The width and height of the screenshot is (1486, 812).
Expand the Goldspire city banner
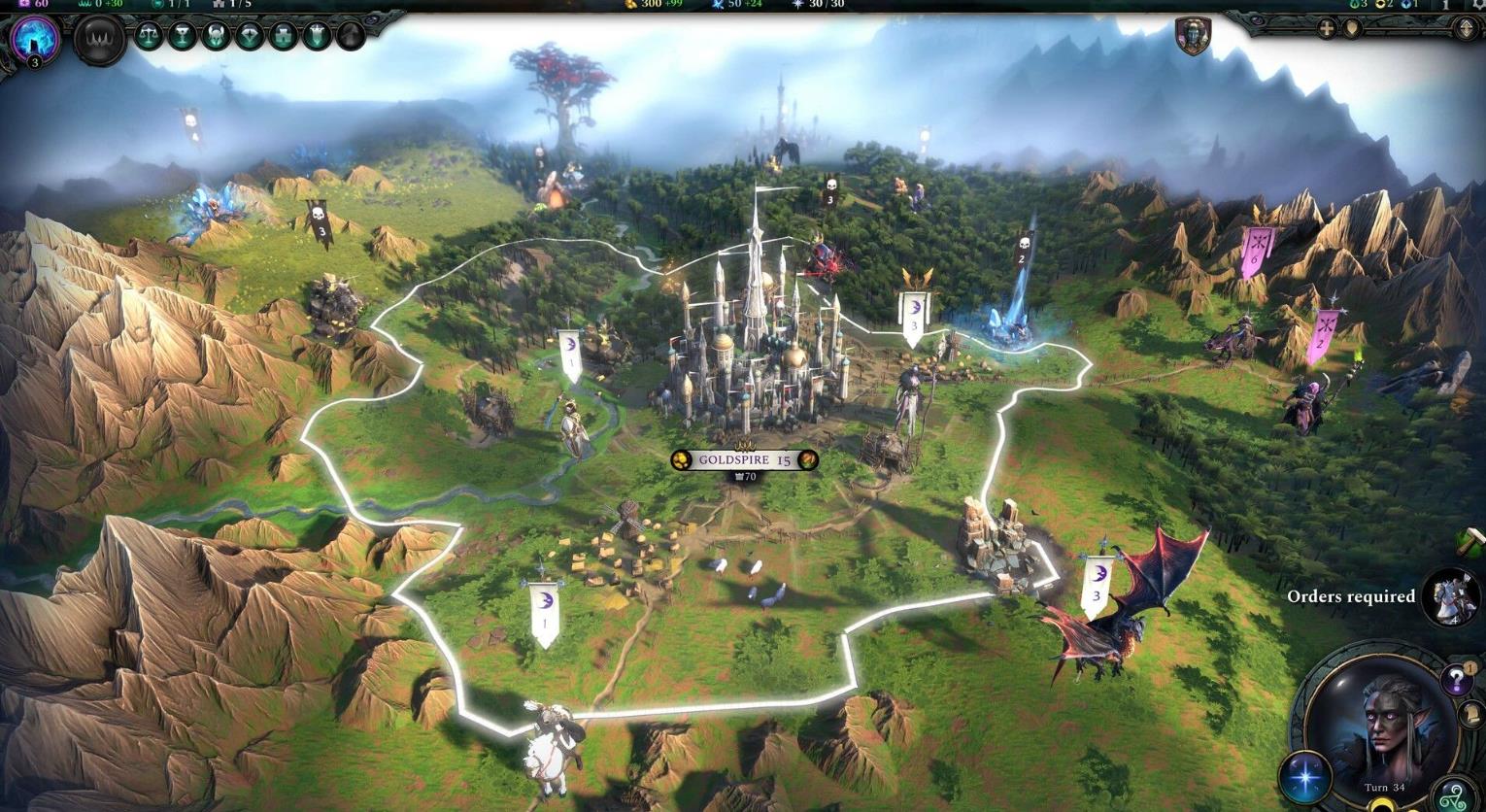(x=743, y=459)
